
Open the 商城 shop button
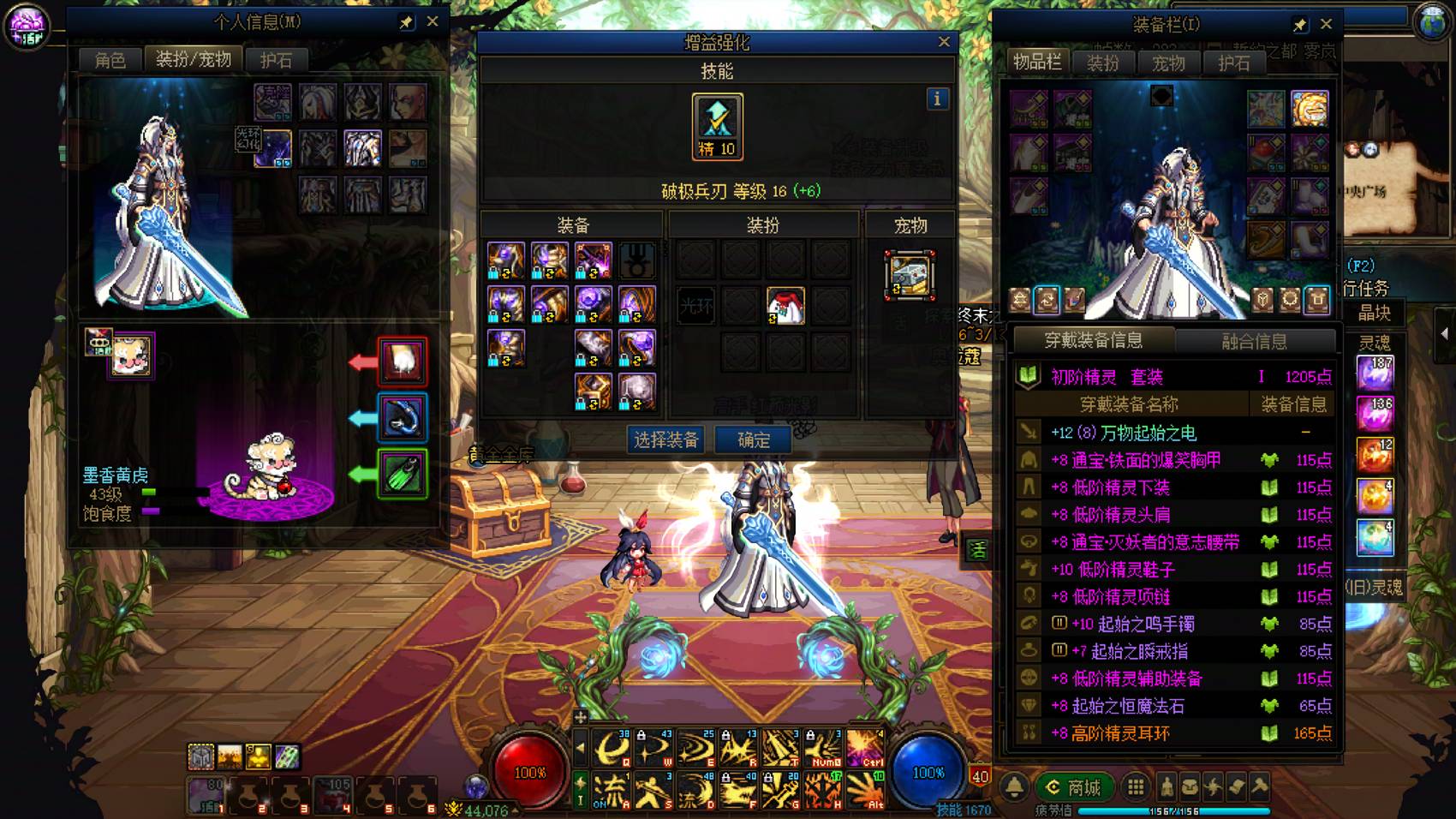pos(1075,786)
